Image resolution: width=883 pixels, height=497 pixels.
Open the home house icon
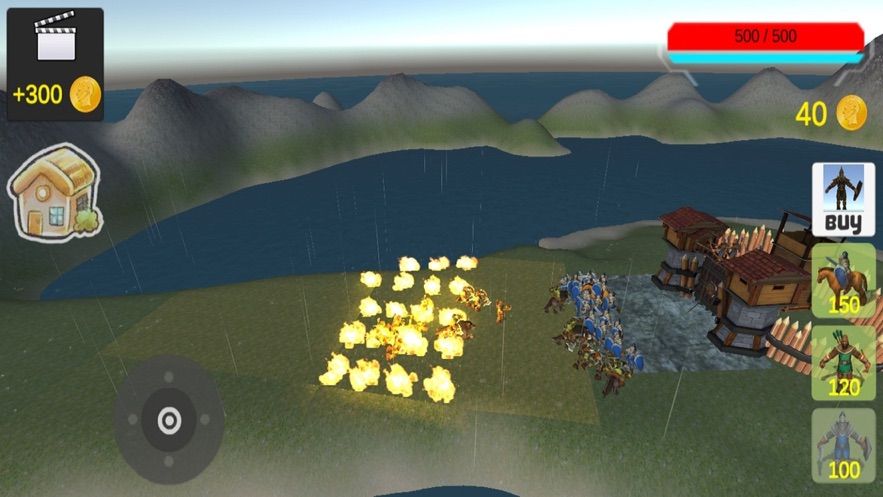click(x=55, y=190)
